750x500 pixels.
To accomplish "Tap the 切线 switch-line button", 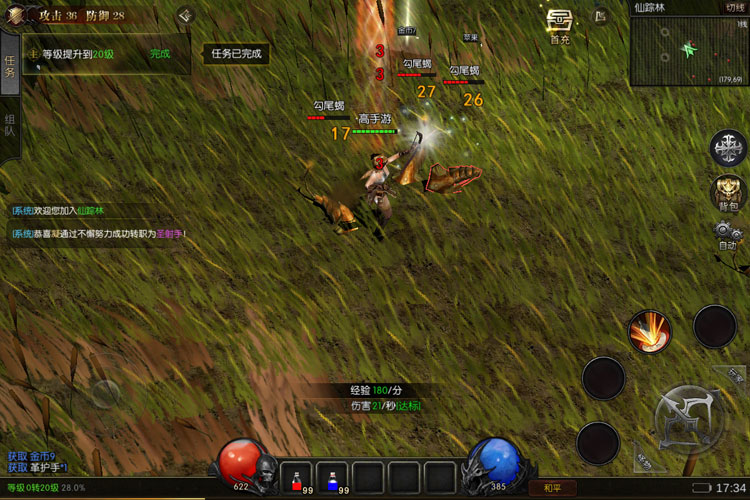I will click(735, 7).
